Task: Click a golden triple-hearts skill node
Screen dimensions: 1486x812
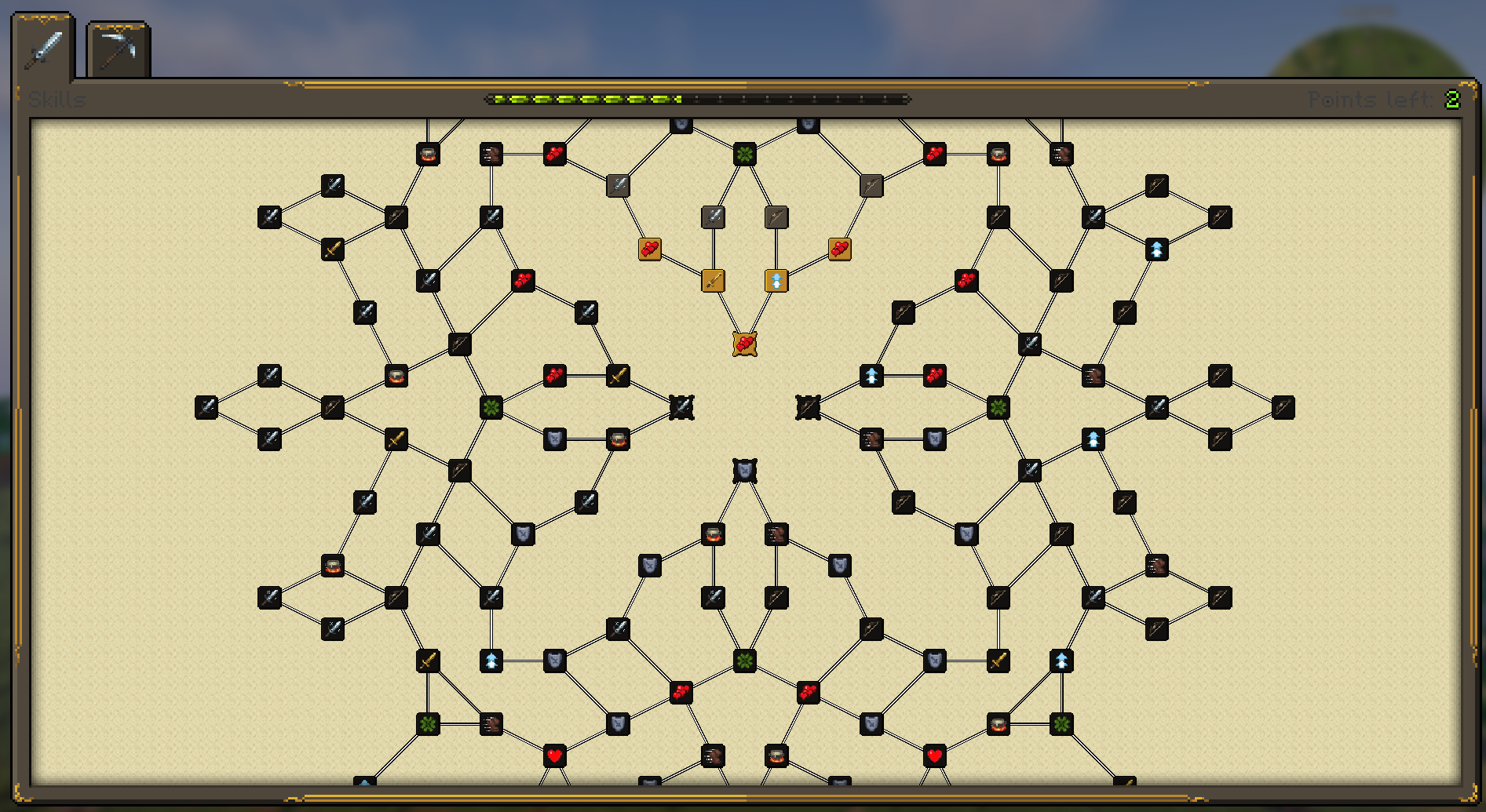Action: (650, 249)
